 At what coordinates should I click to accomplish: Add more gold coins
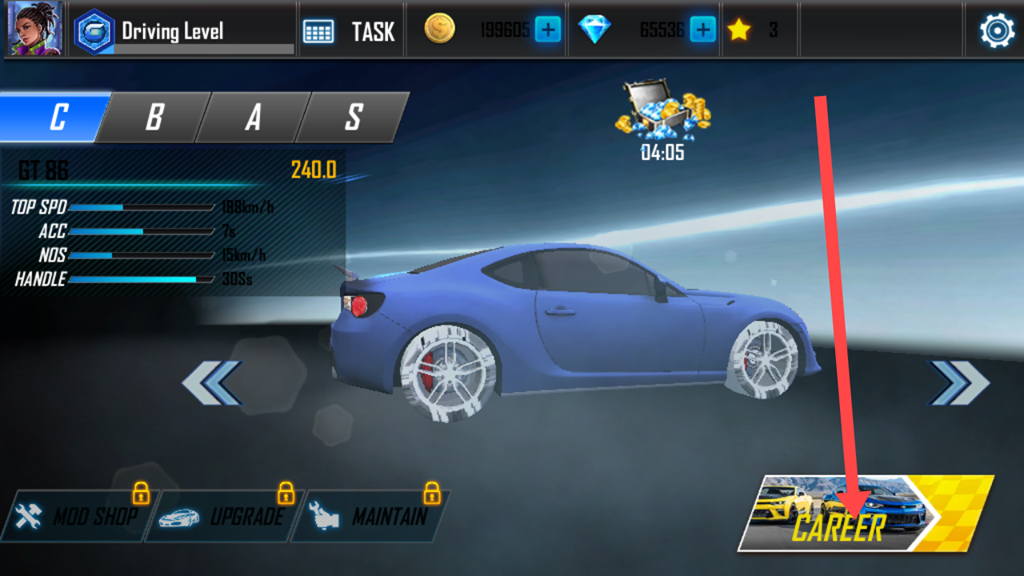(x=548, y=30)
